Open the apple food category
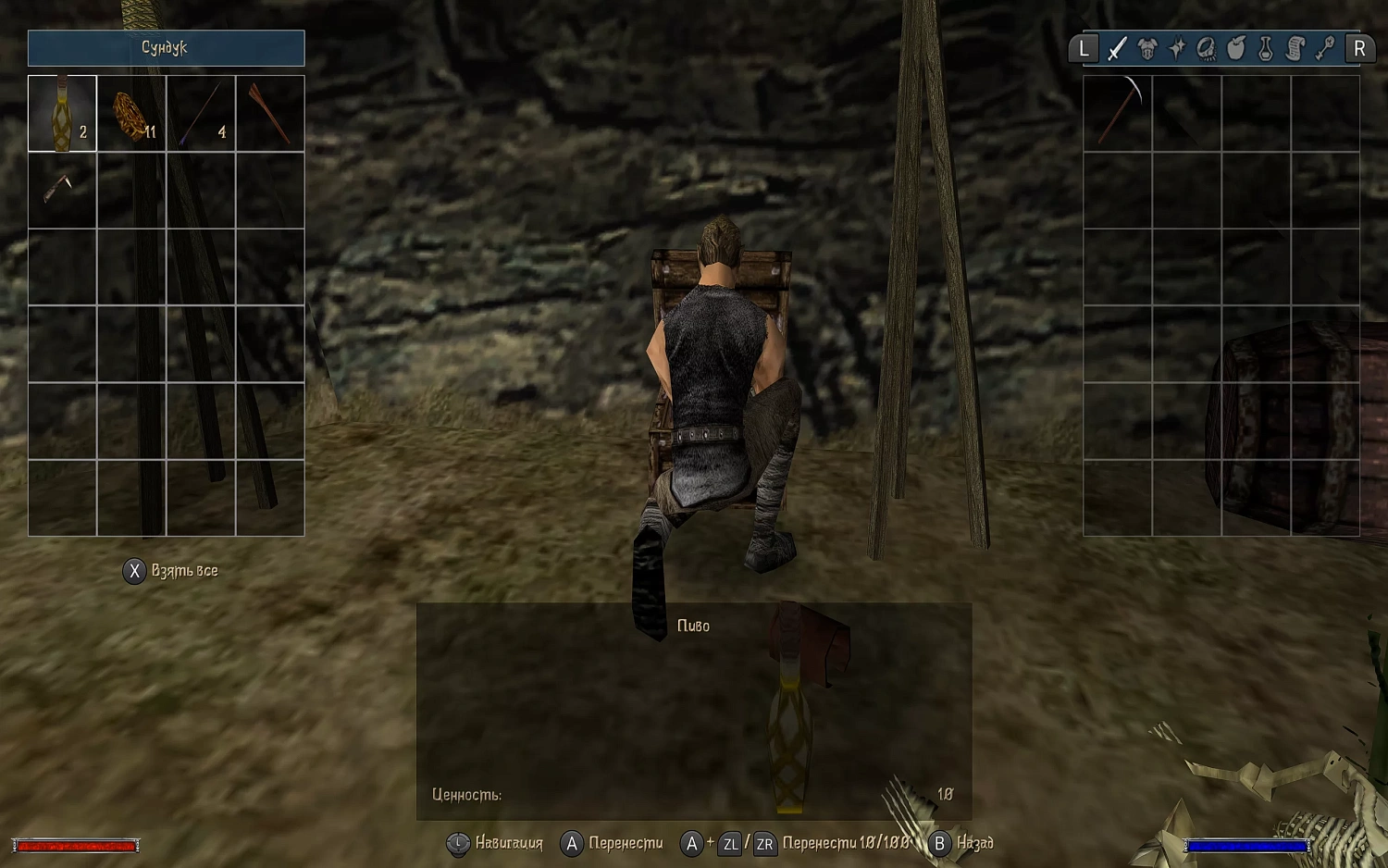 [1236, 48]
